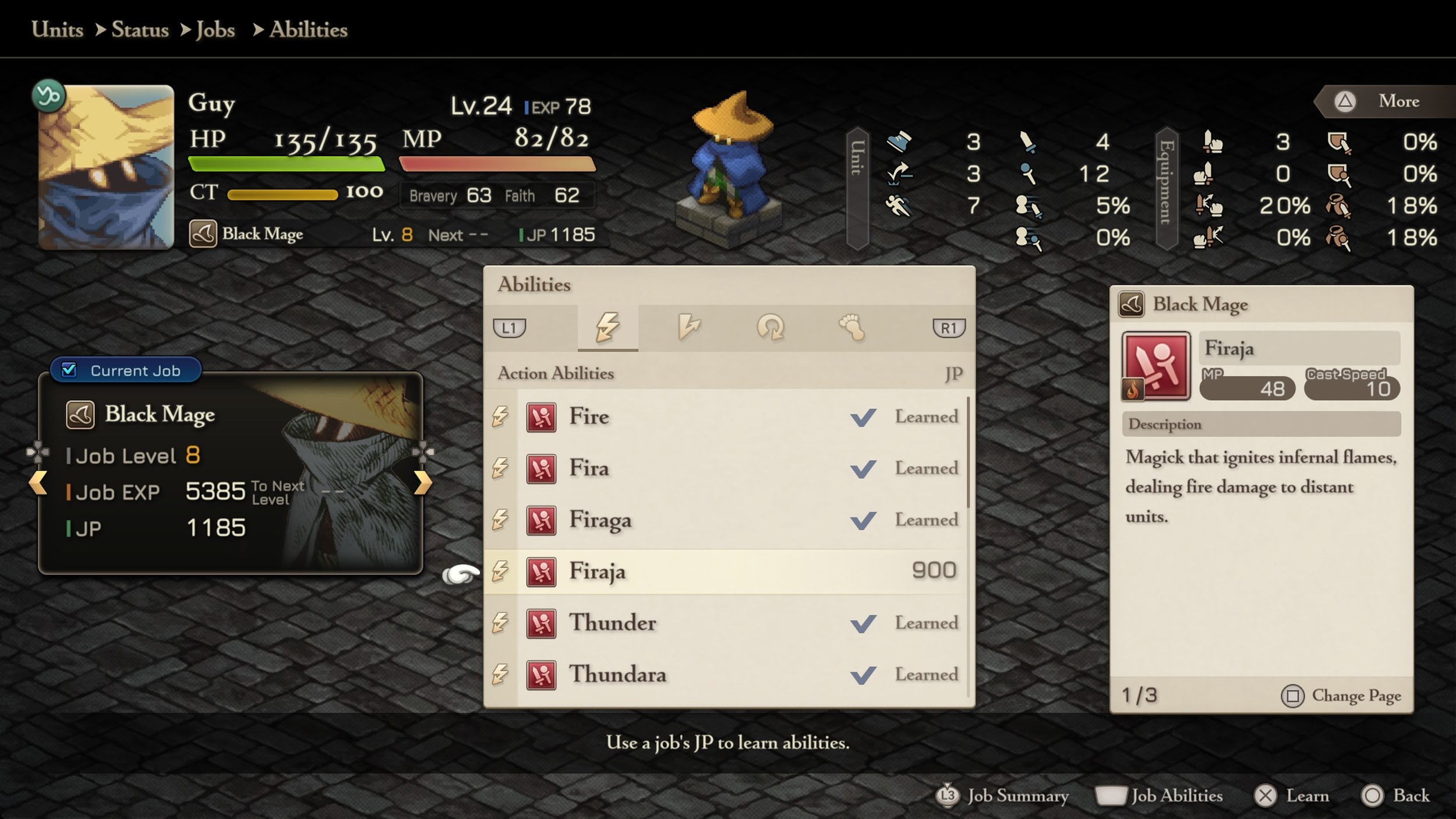
Task: Open the Unit stats side tab
Action: tap(857, 188)
